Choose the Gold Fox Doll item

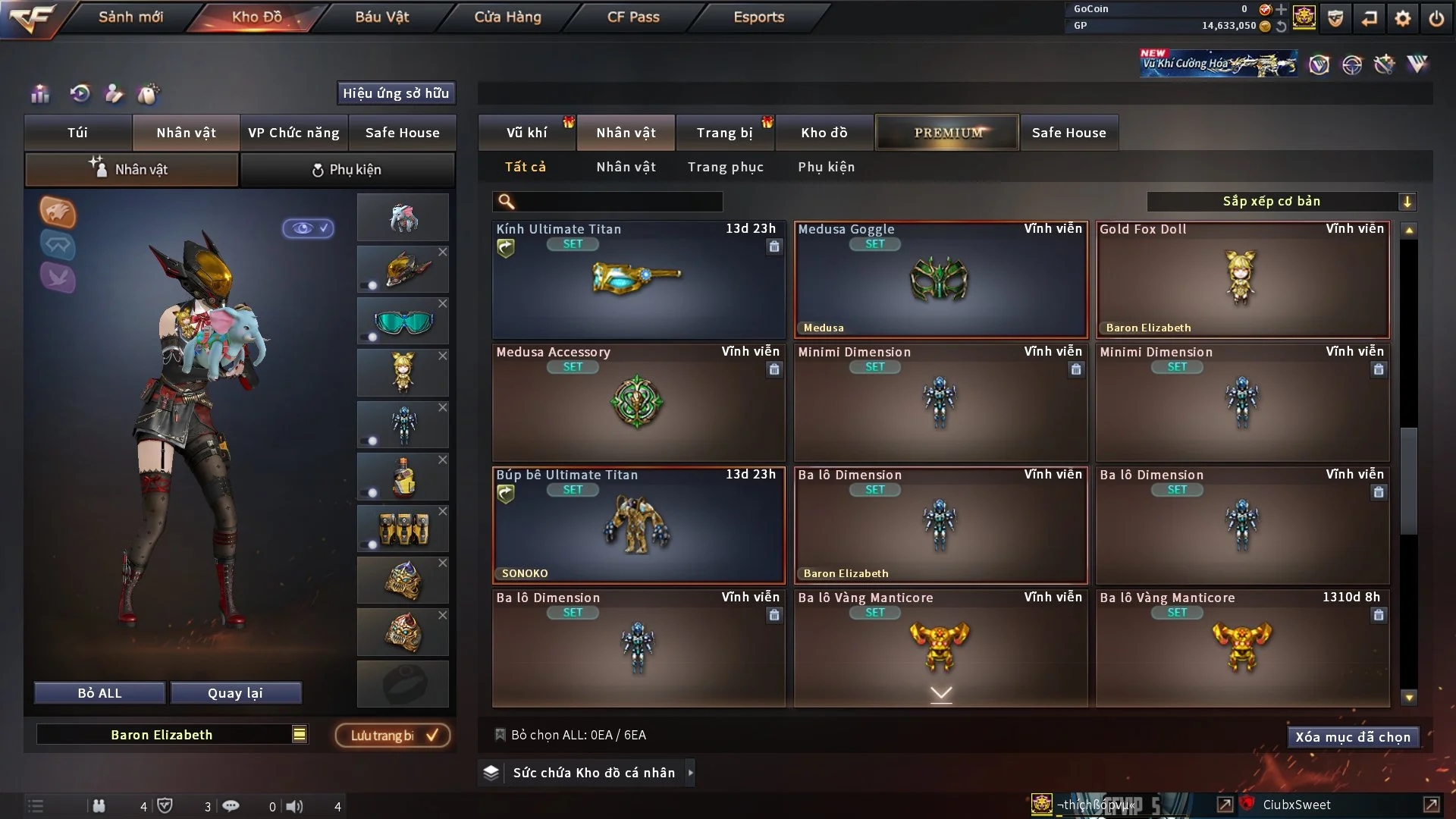tap(1242, 281)
